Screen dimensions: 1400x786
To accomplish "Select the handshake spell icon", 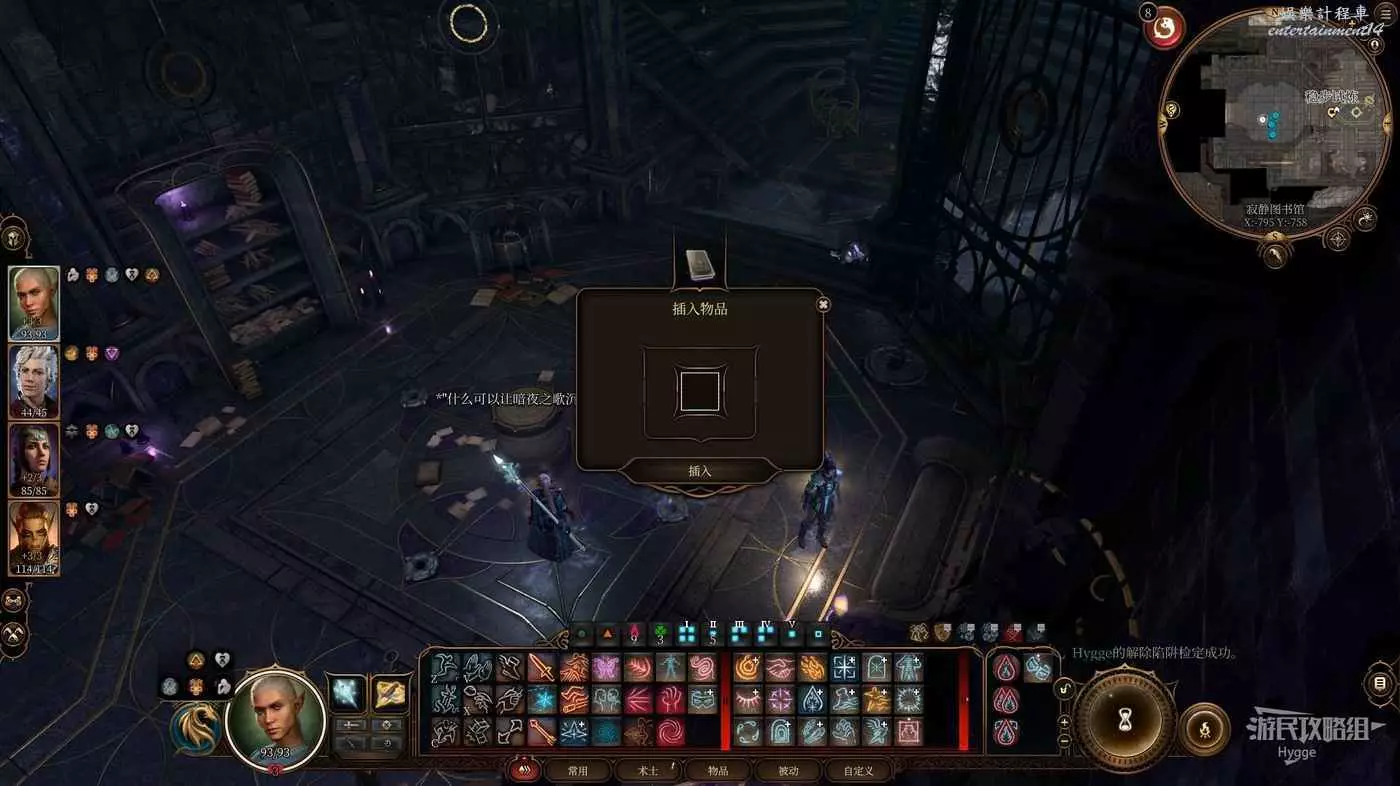I will (779, 667).
